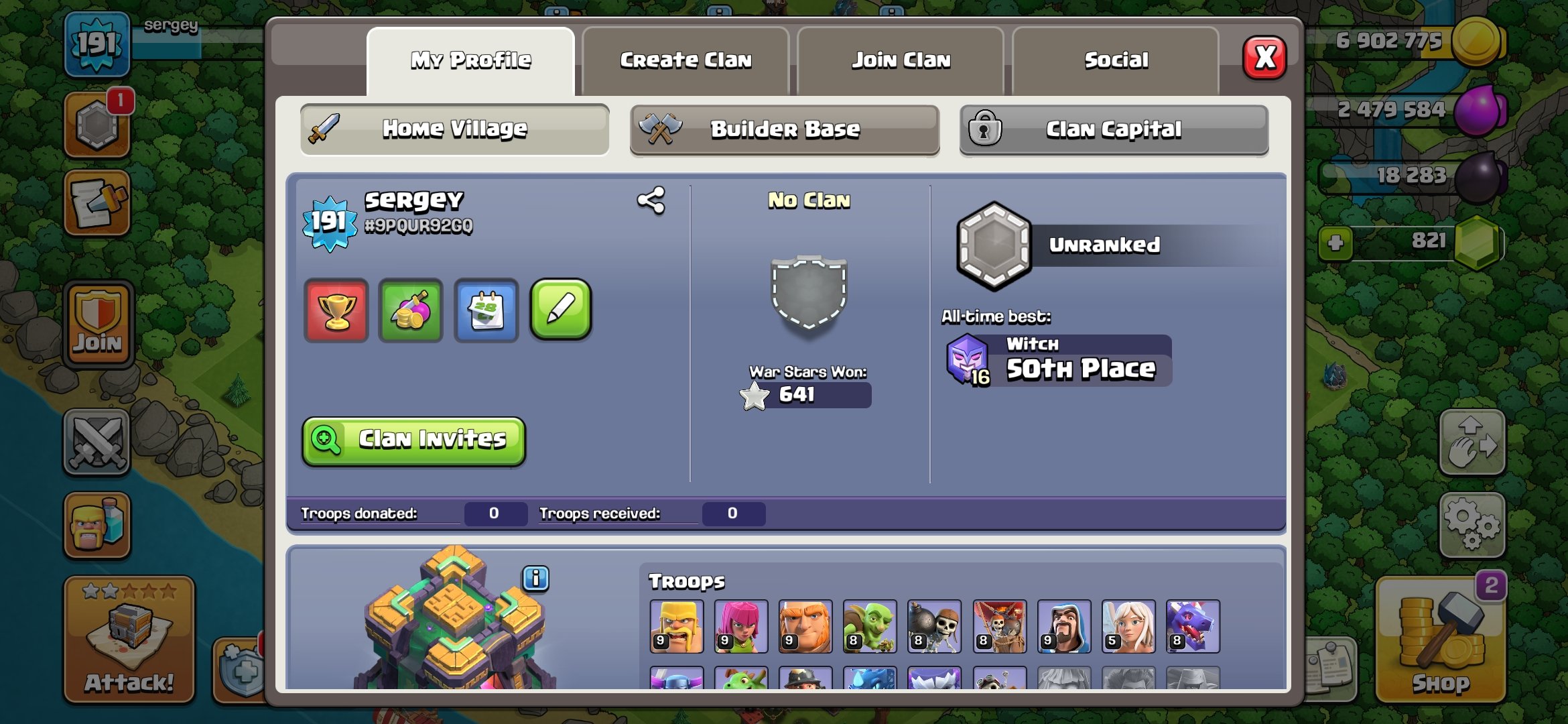
Task: Select the loot history icon
Action: coord(411,309)
